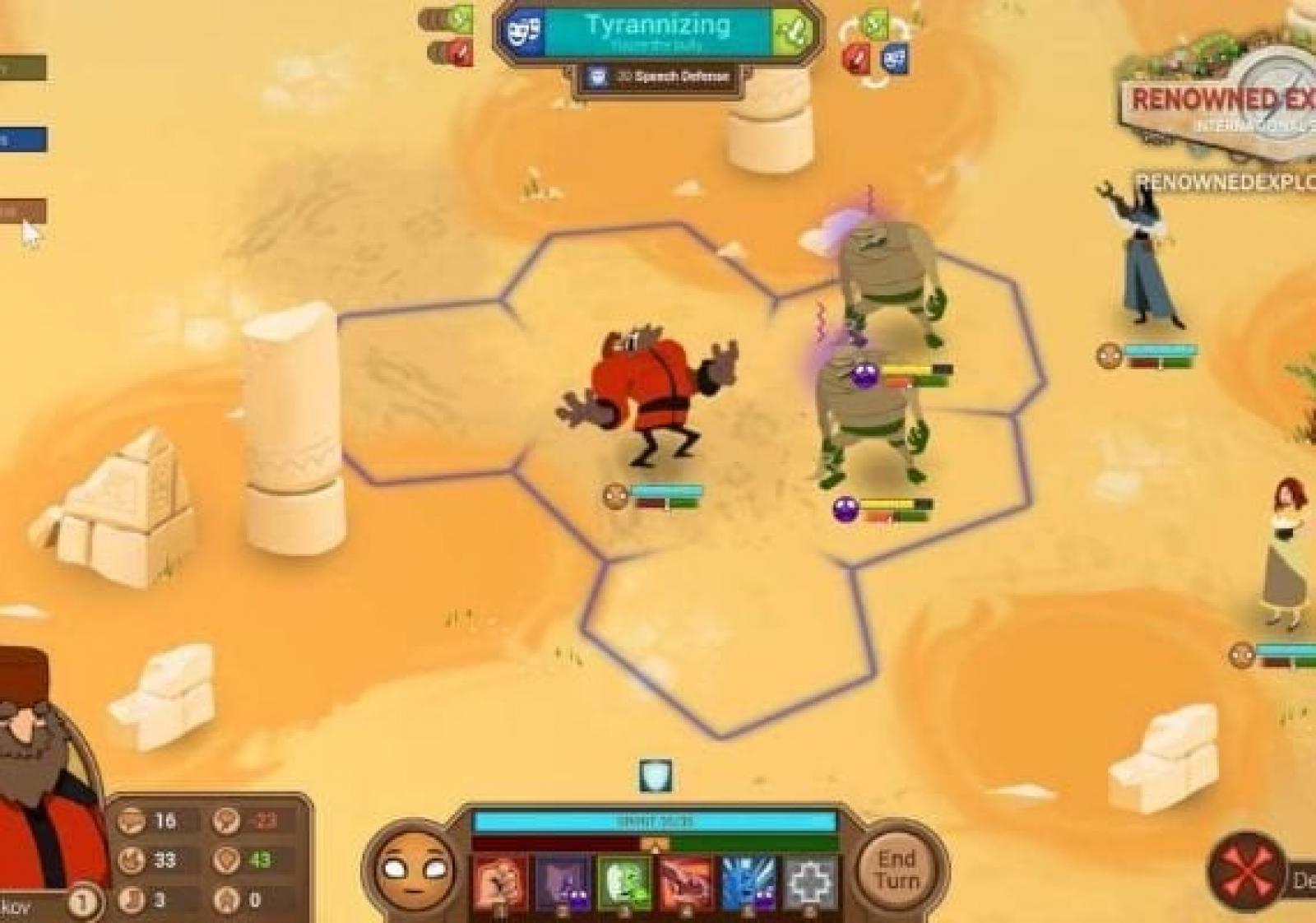End the current turn

click(896, 870)
